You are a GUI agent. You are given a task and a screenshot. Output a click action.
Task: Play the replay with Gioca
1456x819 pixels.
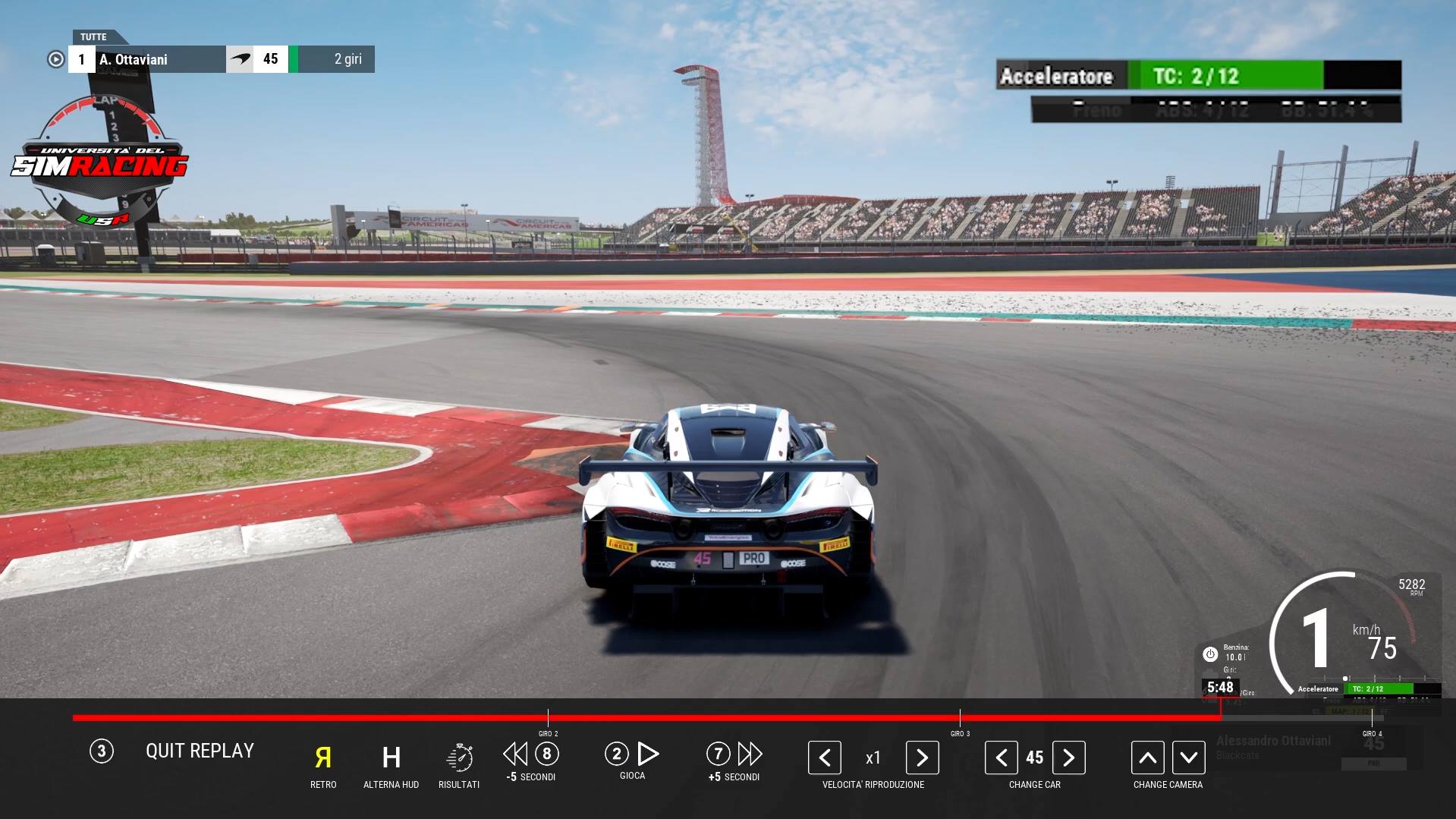click(647, 754)
